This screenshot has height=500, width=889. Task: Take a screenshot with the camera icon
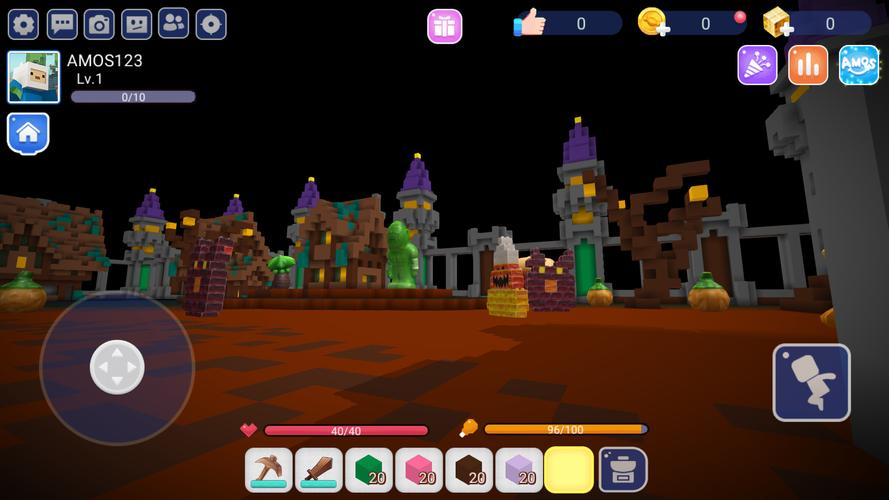tap(99, 24)
